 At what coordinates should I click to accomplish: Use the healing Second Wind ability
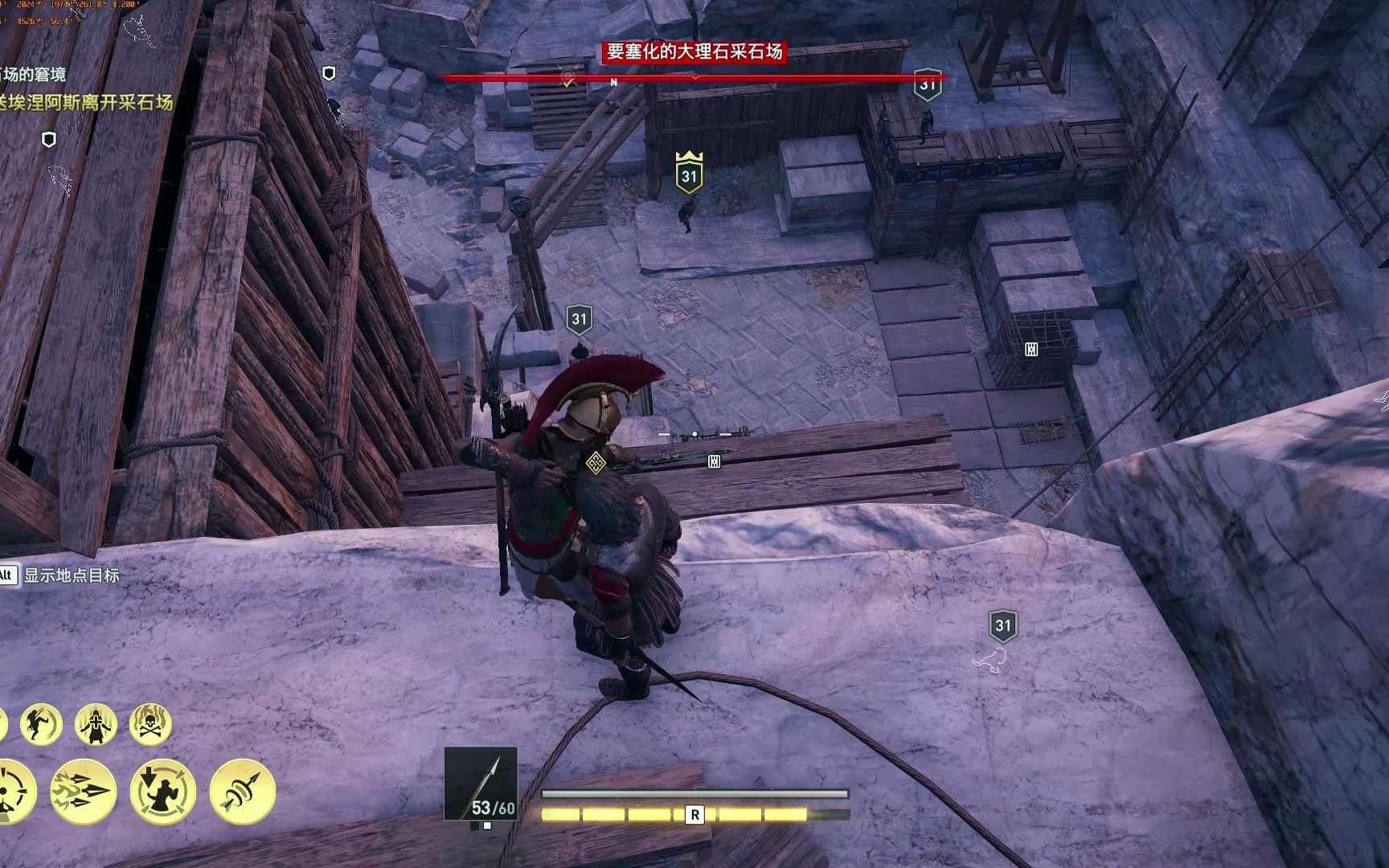tap(96, 724)
